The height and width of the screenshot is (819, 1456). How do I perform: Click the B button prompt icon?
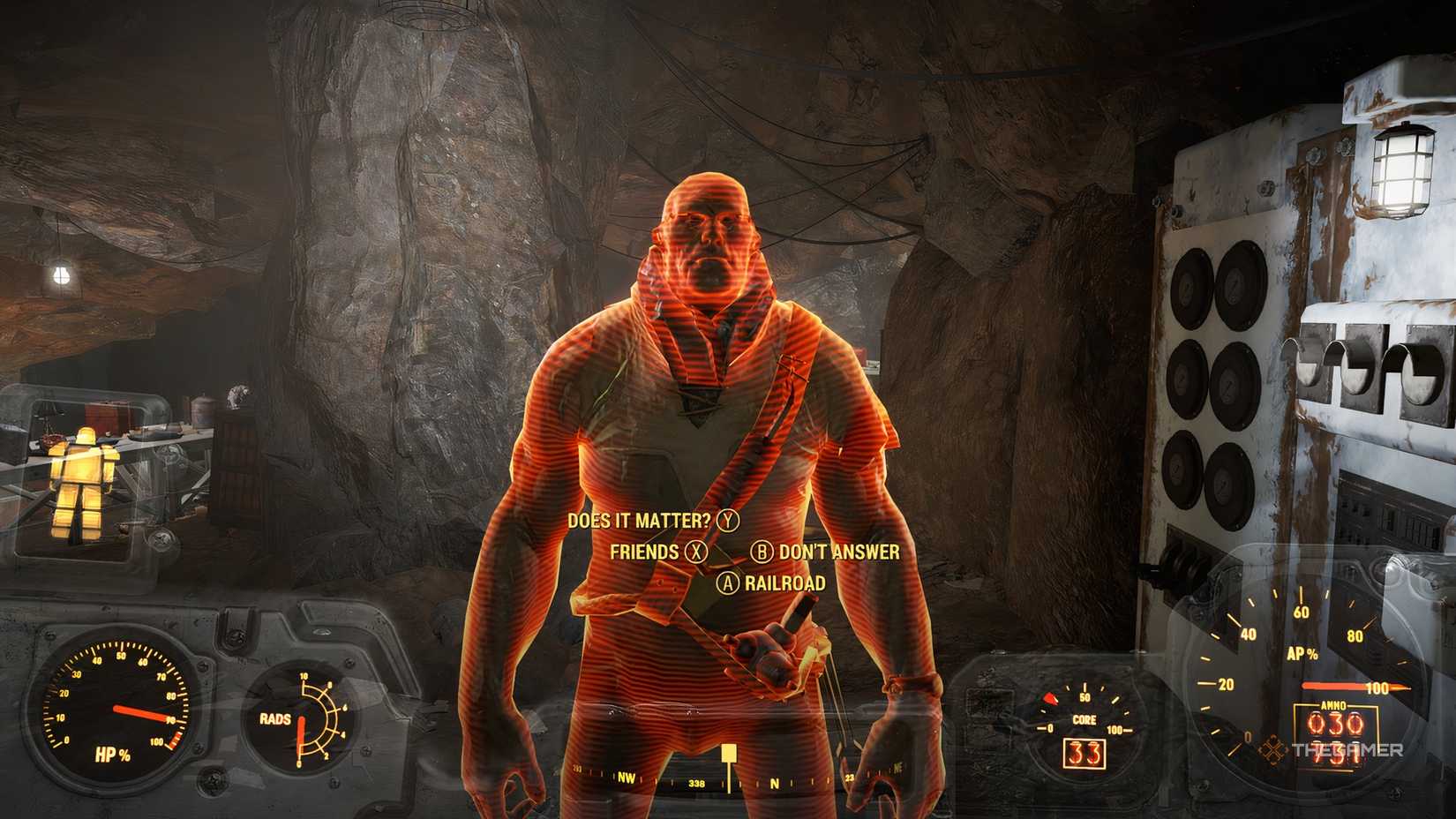coord(762,553)
